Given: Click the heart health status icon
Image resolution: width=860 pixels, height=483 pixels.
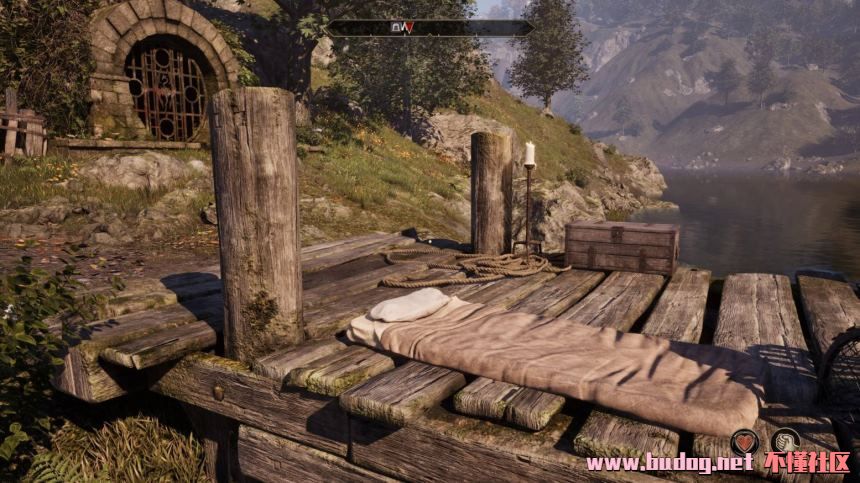Looking at the screenshot, I should pos(744,441).
